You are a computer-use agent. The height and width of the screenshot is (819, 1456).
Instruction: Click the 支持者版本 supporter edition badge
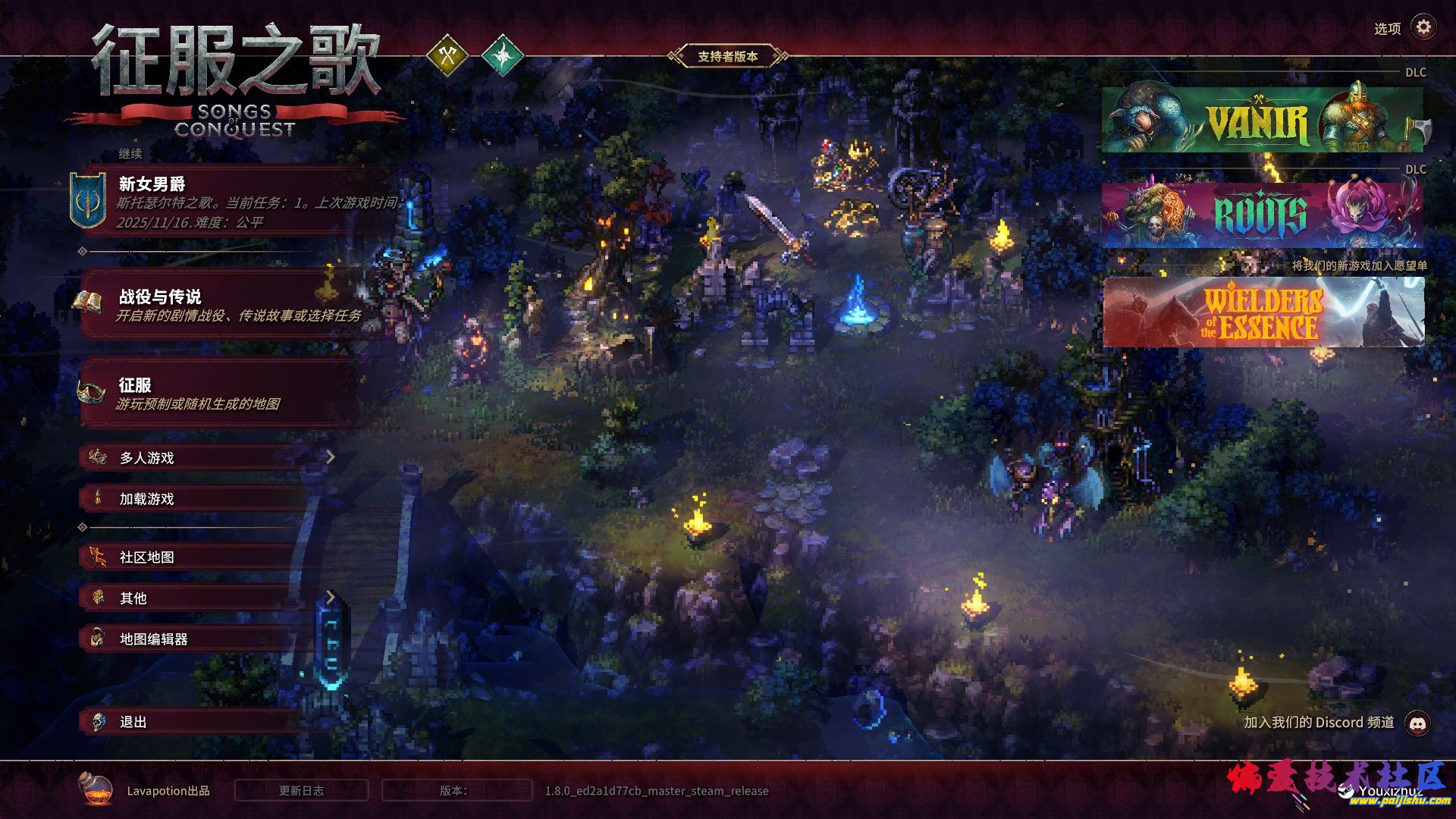click(727, 56)
